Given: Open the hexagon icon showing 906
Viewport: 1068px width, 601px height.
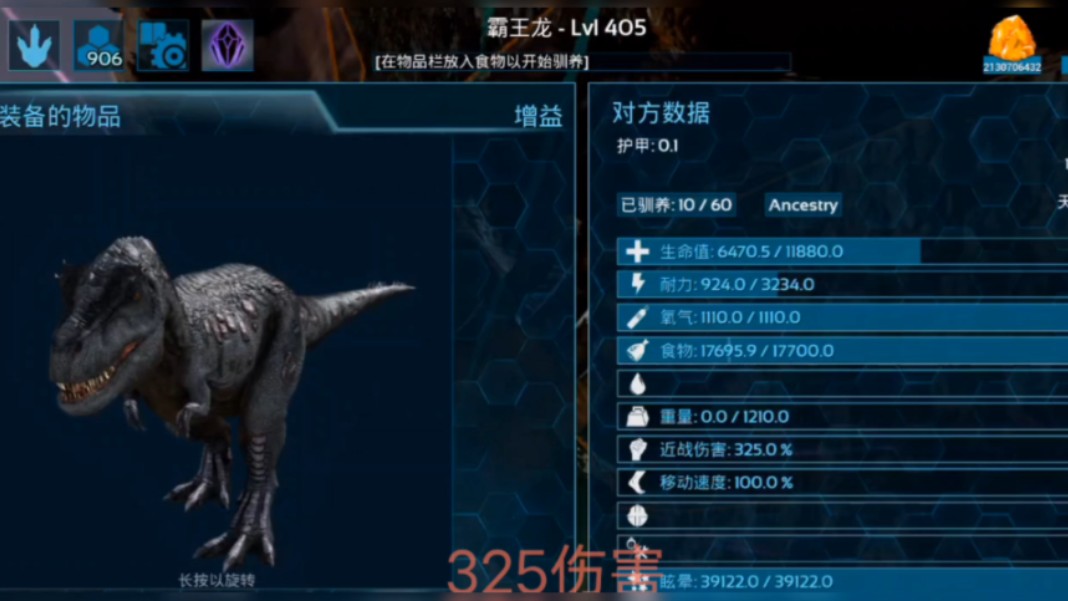Looking at the screenshot, I should (x=98, y=46).
